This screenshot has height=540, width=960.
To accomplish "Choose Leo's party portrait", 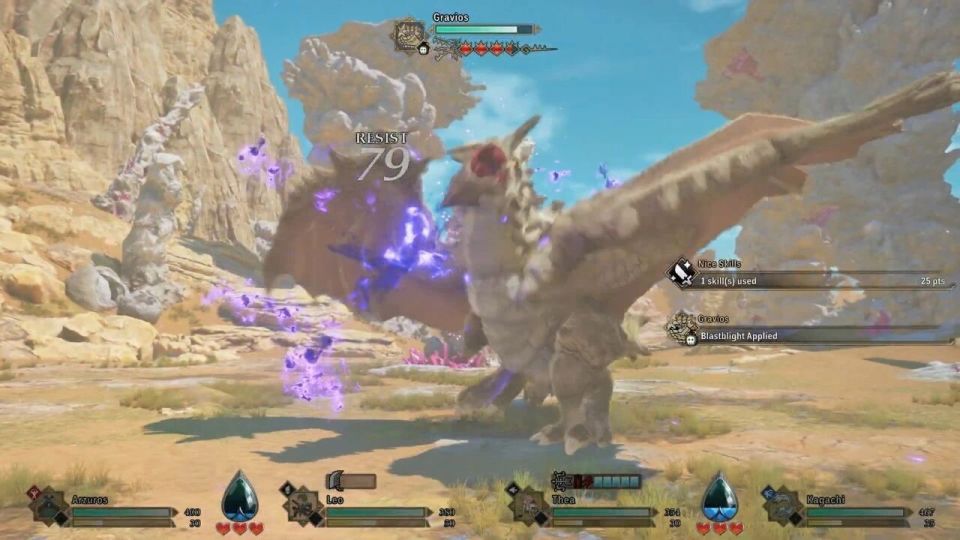I will click(x=301, y=506).
